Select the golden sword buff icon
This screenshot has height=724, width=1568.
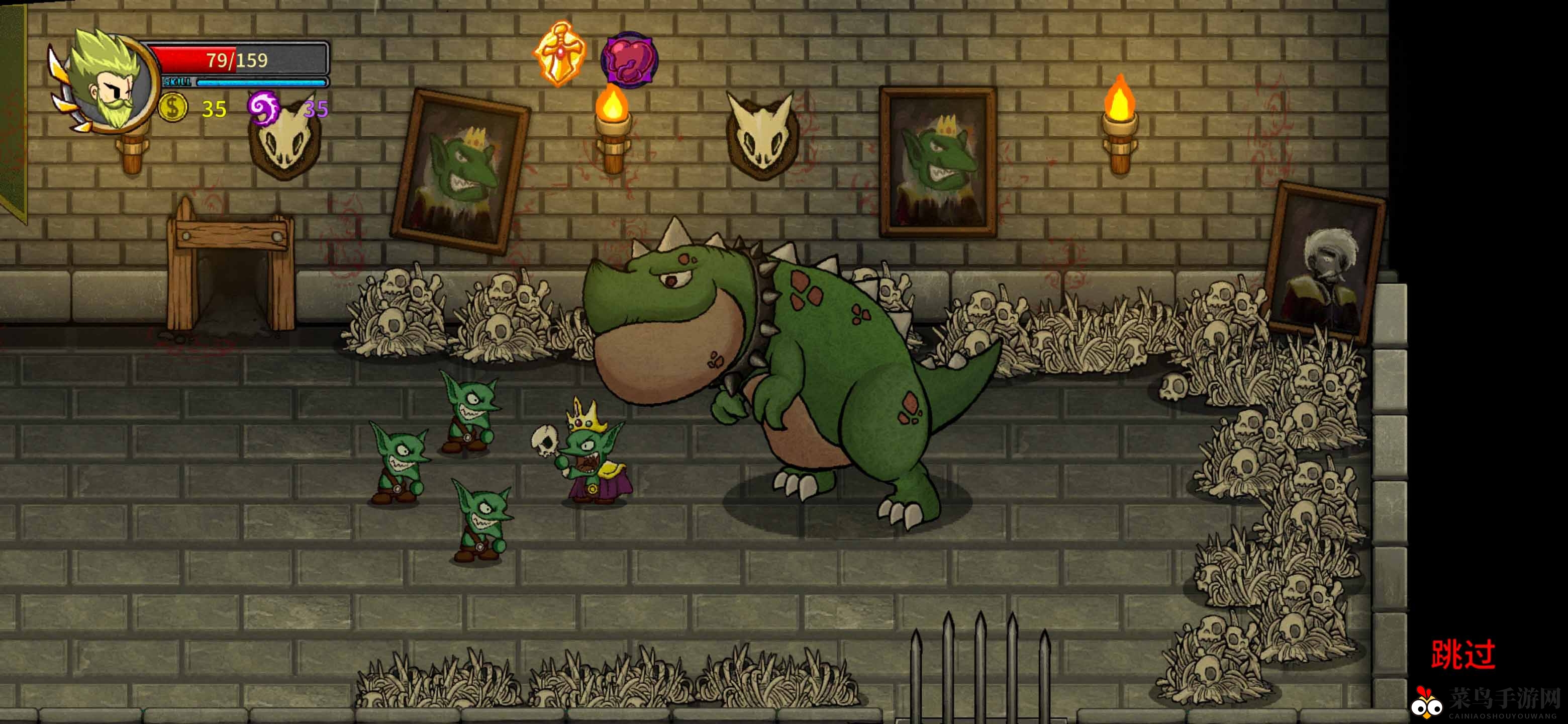pos(560,55)
